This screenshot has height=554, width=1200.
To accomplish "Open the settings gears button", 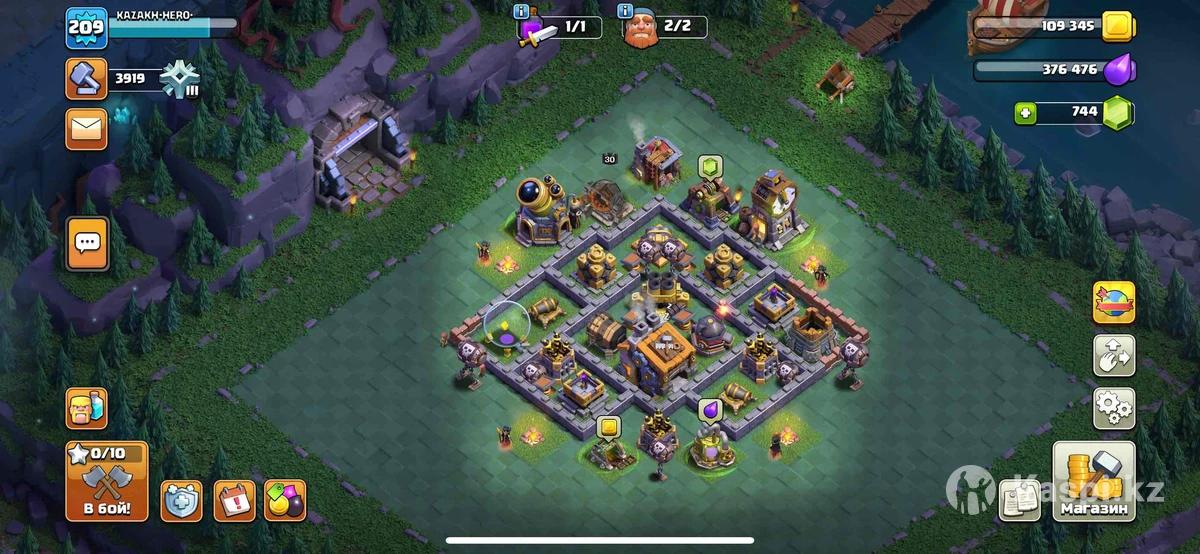I will (1114, 408).
